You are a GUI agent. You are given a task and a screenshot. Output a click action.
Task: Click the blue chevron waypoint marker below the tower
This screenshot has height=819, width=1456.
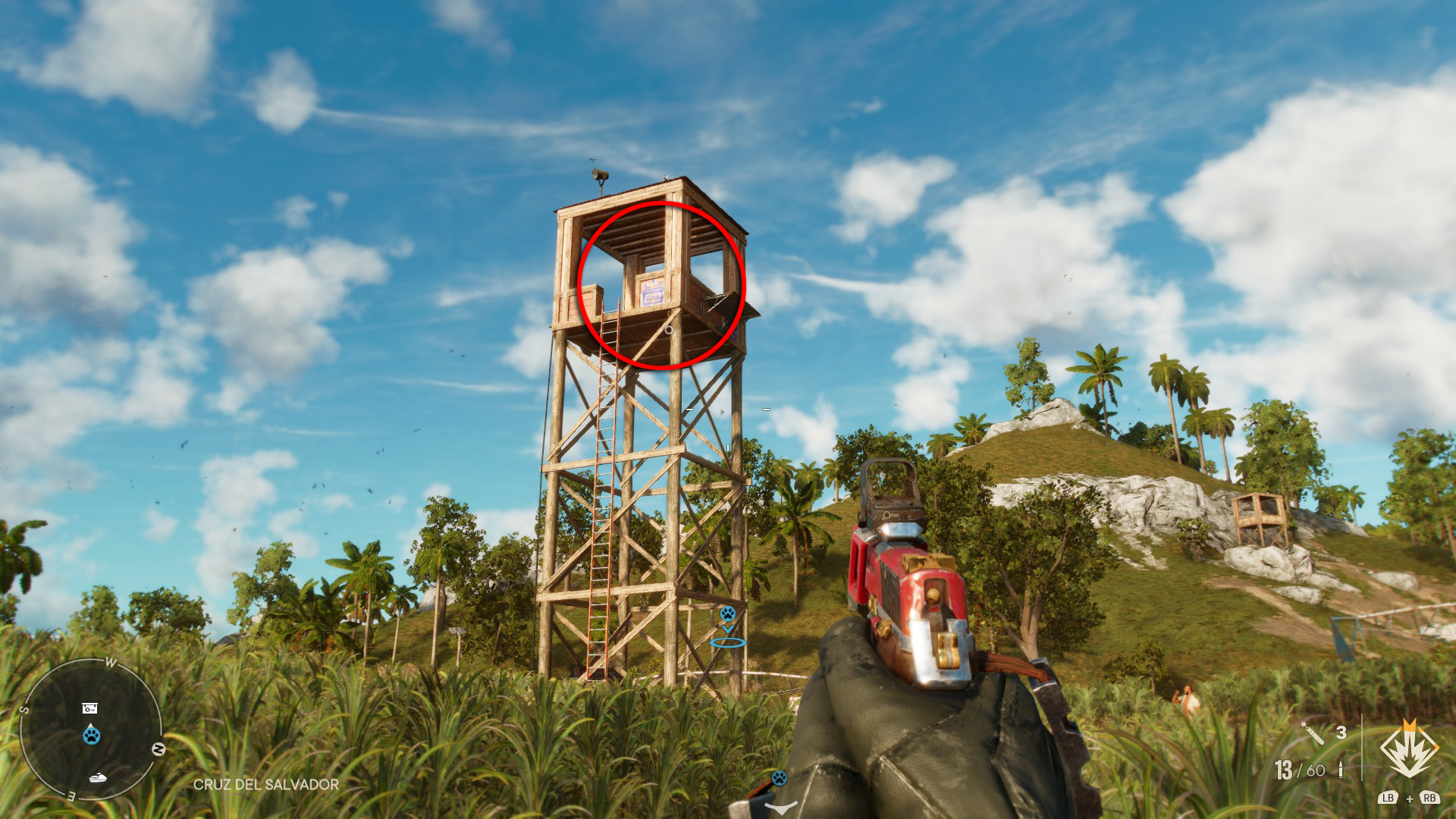click(x=726, y=630)
